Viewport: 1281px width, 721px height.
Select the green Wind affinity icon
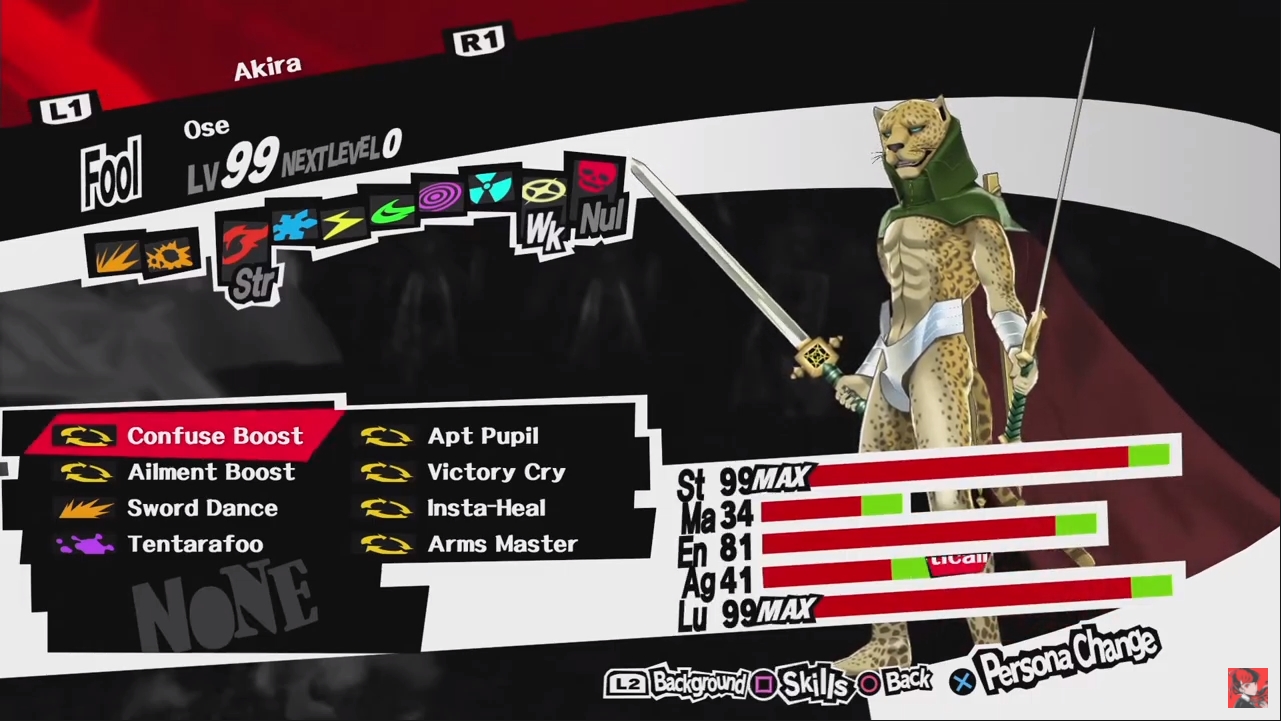click(393, 212)
